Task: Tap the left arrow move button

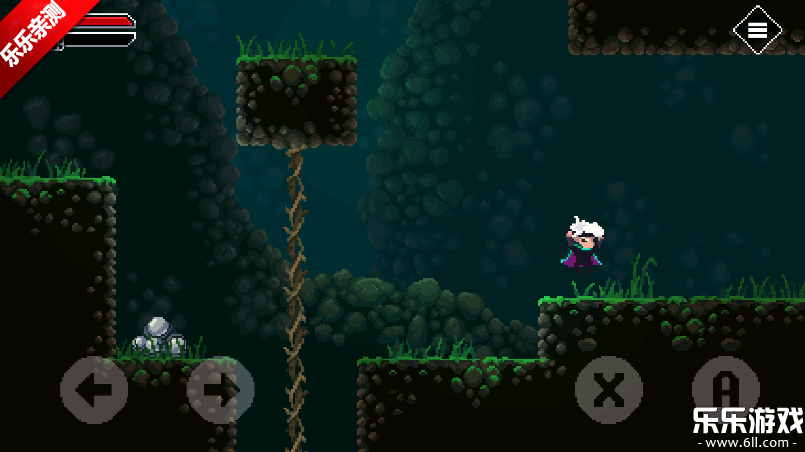Action: point(94,389)
